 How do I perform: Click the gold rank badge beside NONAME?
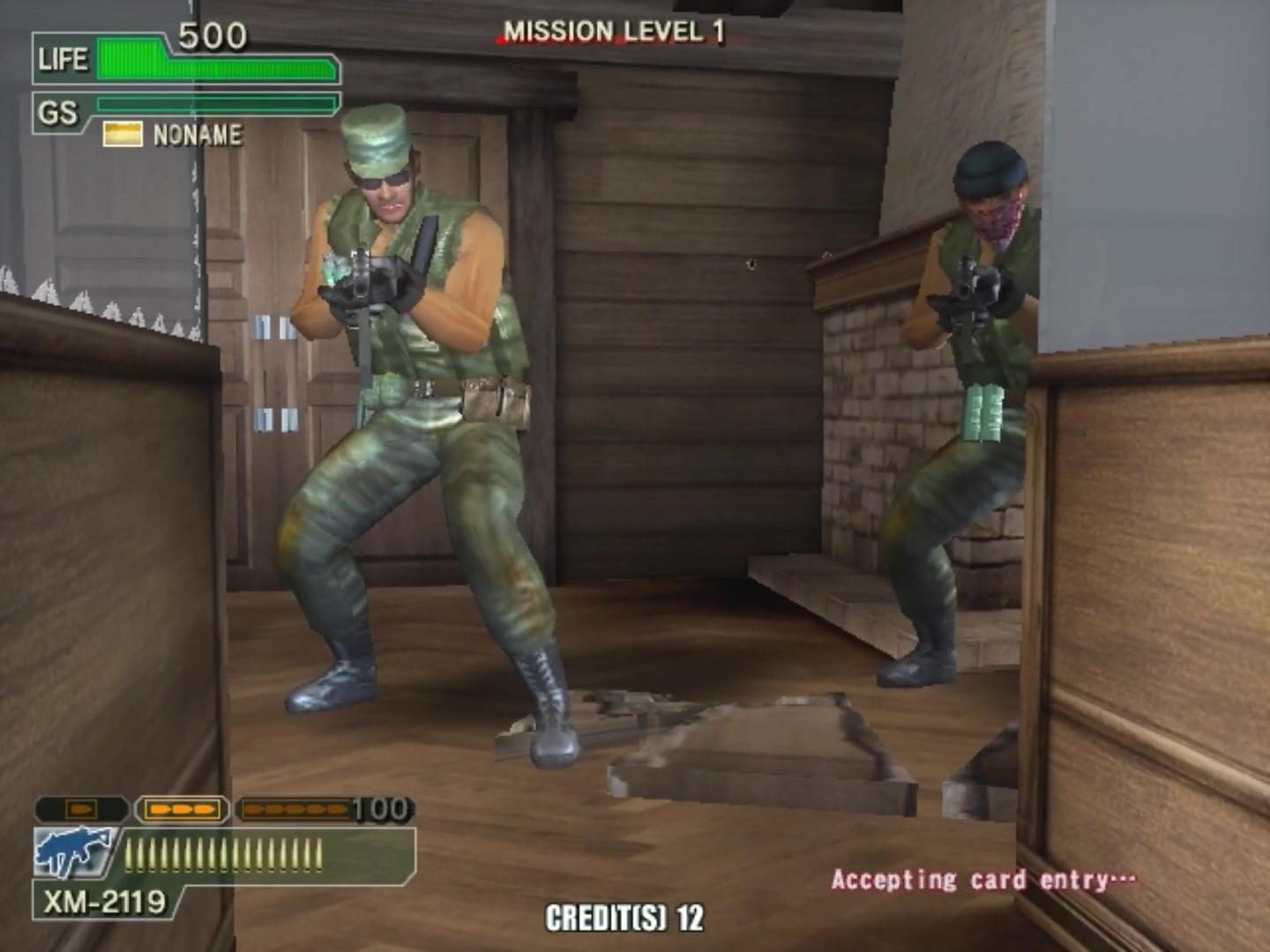[121, 135]
